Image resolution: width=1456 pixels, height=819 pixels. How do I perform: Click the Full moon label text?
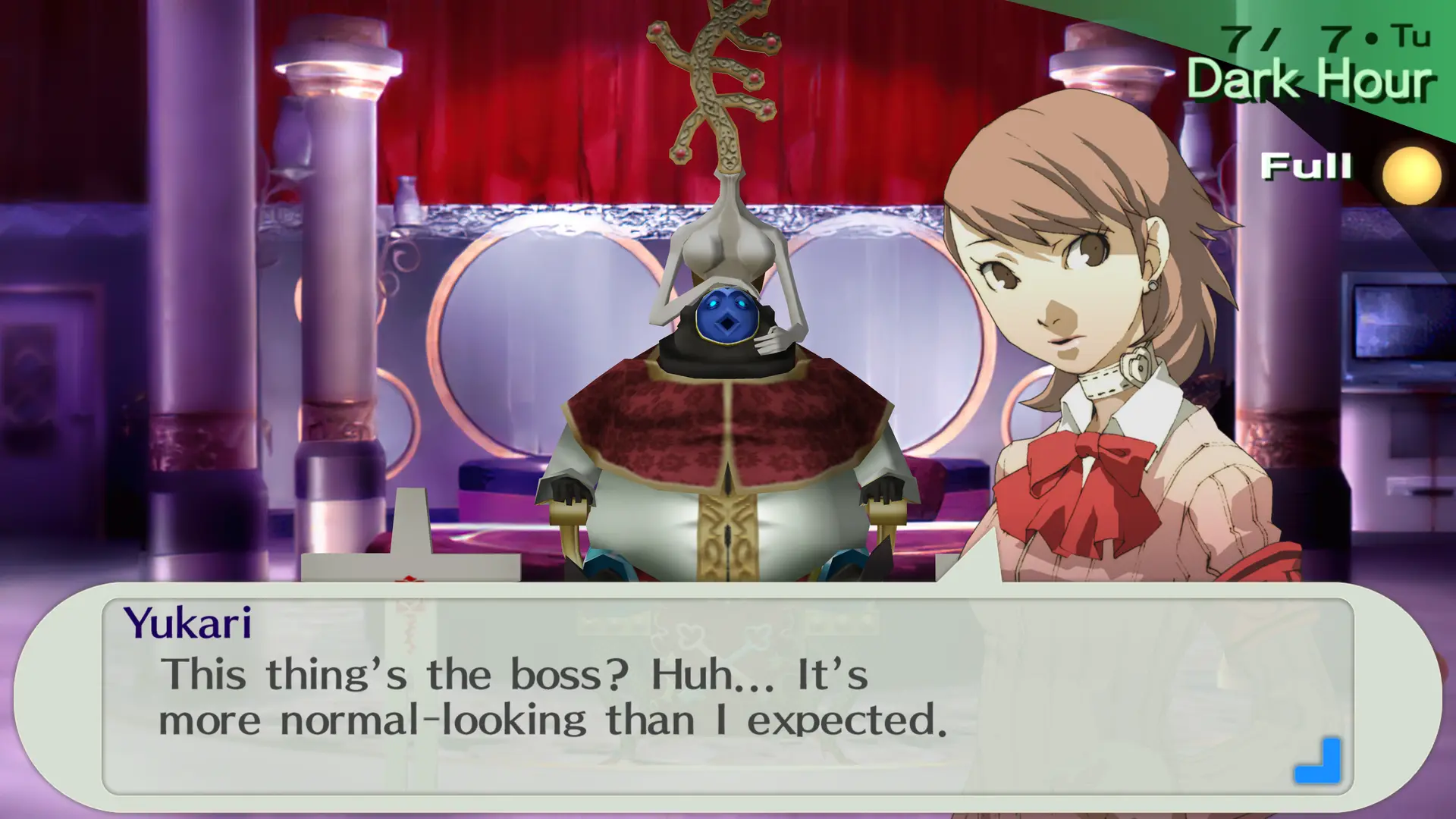coord(1307,166)
